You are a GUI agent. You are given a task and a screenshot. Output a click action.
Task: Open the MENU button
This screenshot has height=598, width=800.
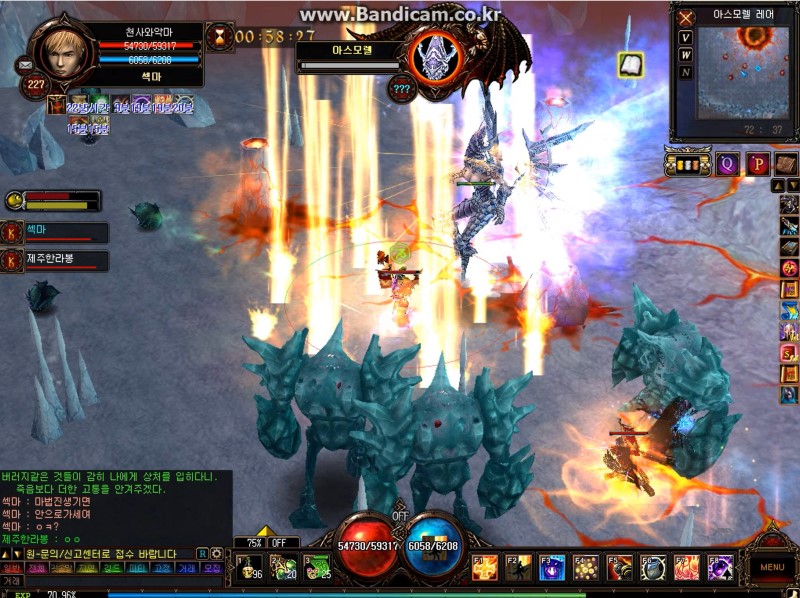pos(771,566)
